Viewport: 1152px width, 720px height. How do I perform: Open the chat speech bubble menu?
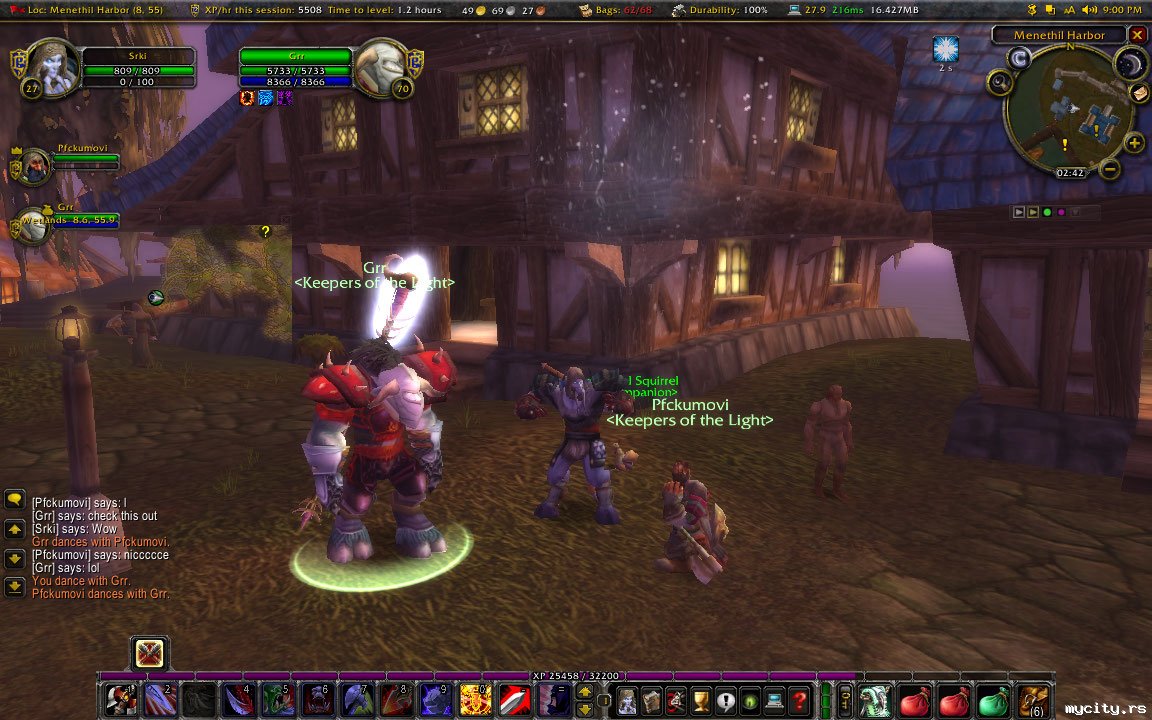point(15,498)
